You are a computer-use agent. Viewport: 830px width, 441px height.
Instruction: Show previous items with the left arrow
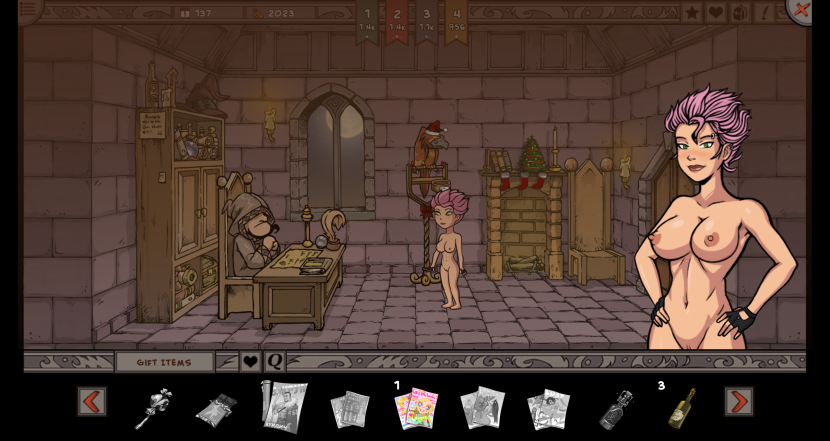(92, 401)
